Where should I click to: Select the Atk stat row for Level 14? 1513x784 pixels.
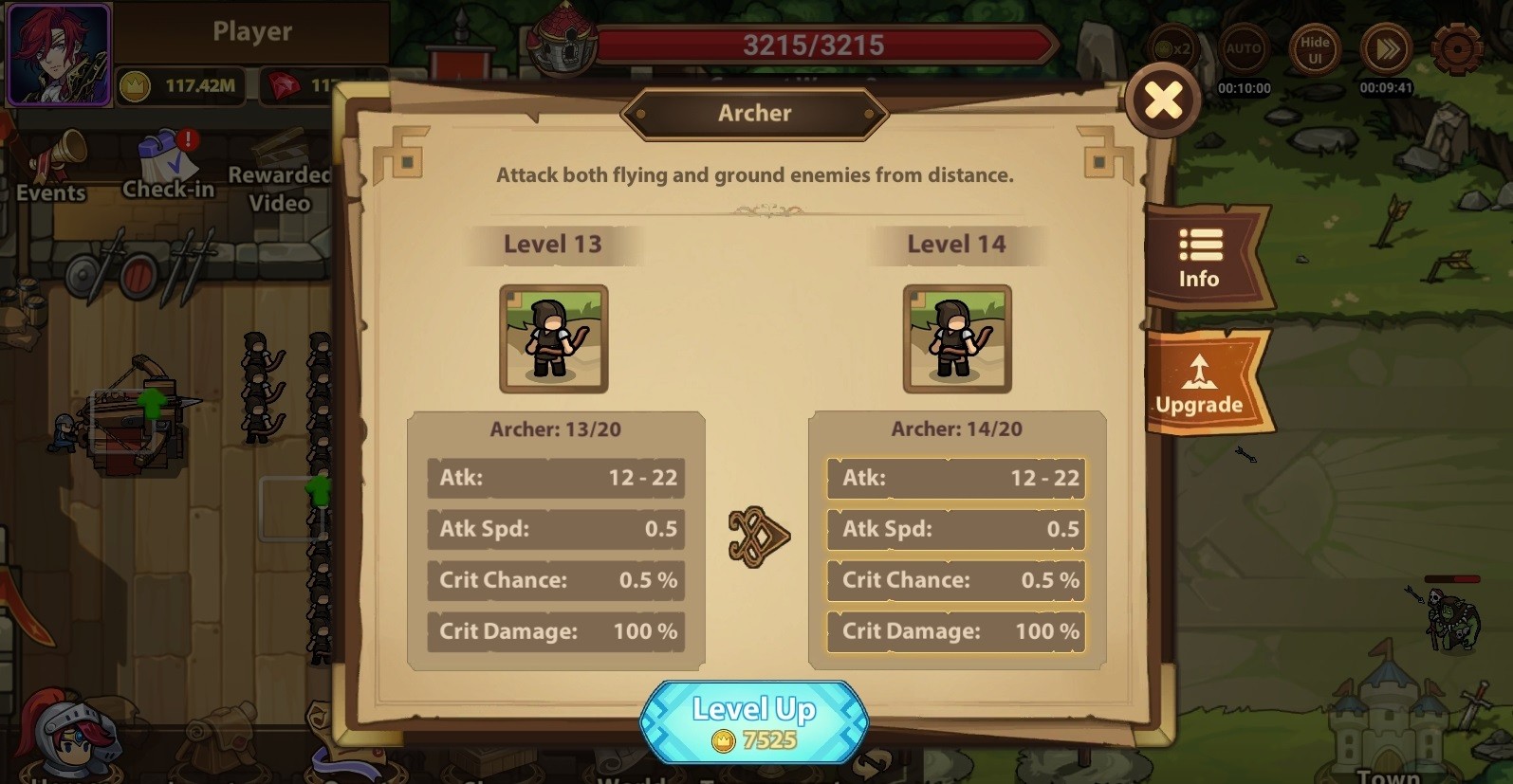tap(955, 479)
